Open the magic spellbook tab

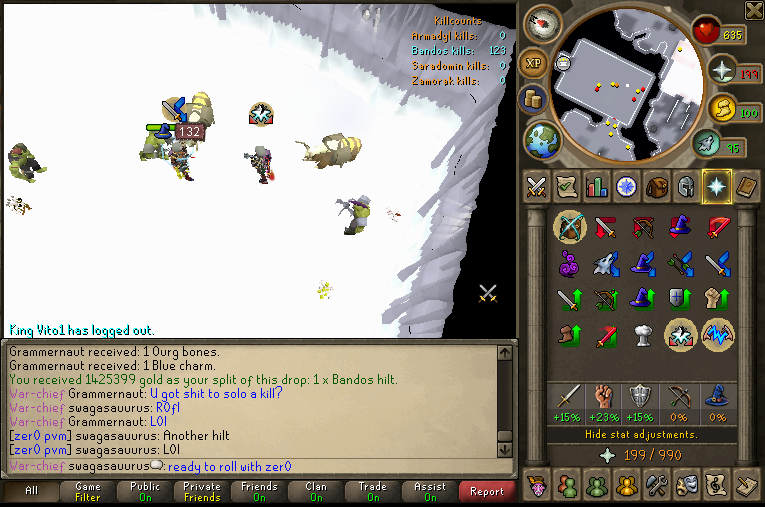point(746,187)
